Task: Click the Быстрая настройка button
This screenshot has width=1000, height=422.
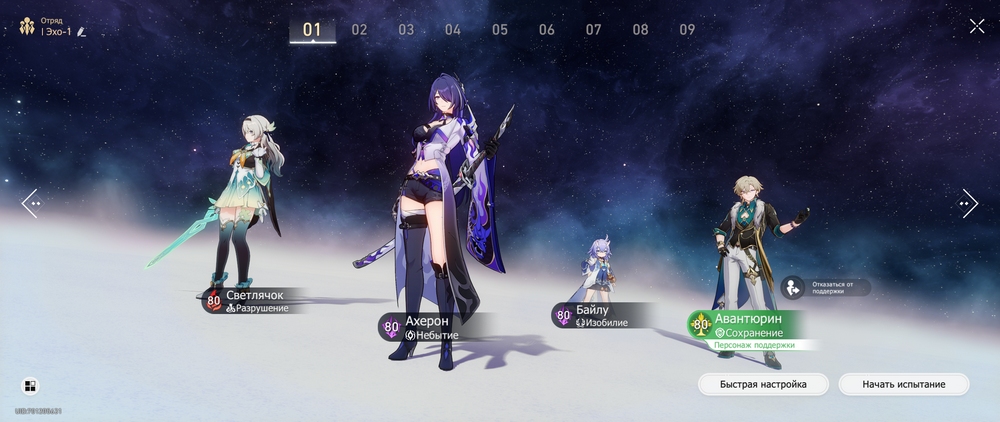Action: click(x=762, y=384)
